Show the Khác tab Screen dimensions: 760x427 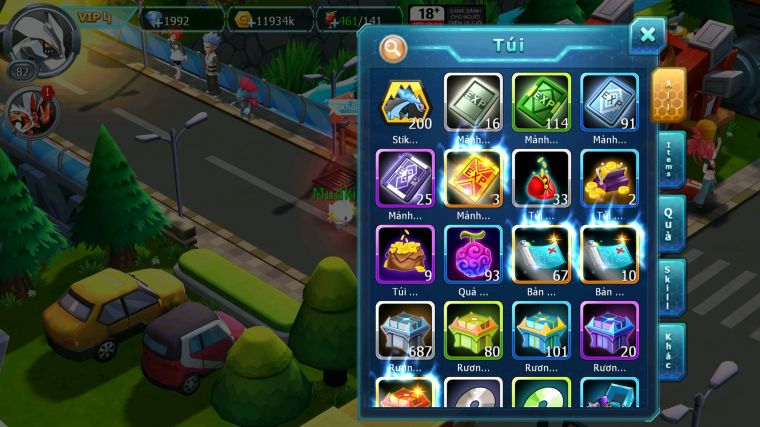(669, 350)
